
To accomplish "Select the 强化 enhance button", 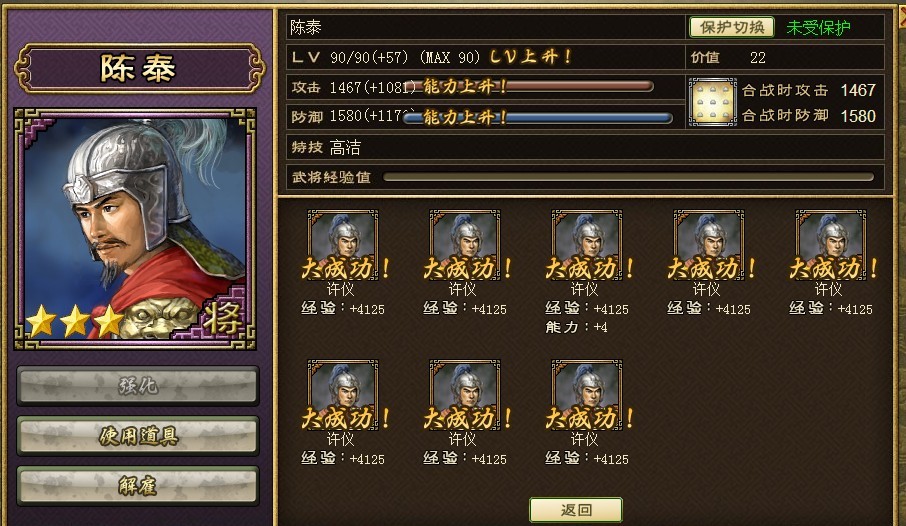I will pyautogui.click(x=138, y=384).
